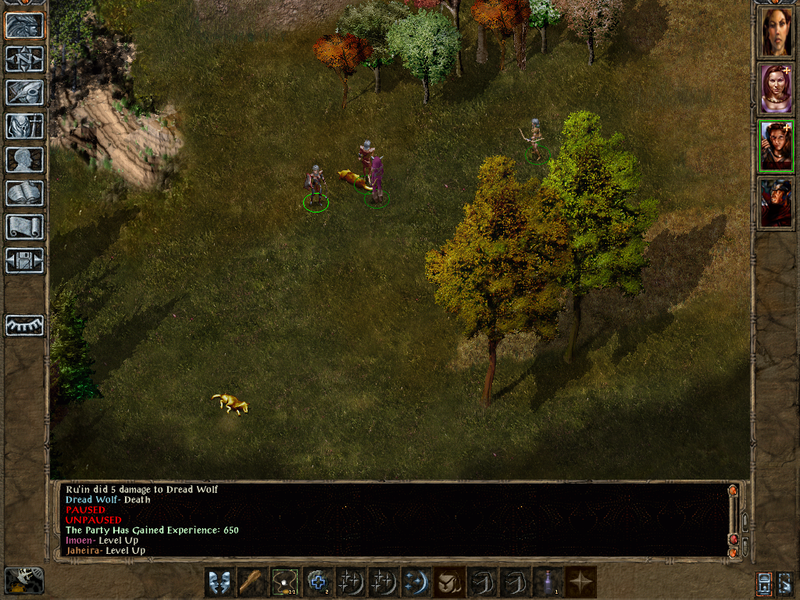The height and width of the screenshot is (600, 800).
Task: Select the wooden club weapon slot
Action: click(253, 581)
